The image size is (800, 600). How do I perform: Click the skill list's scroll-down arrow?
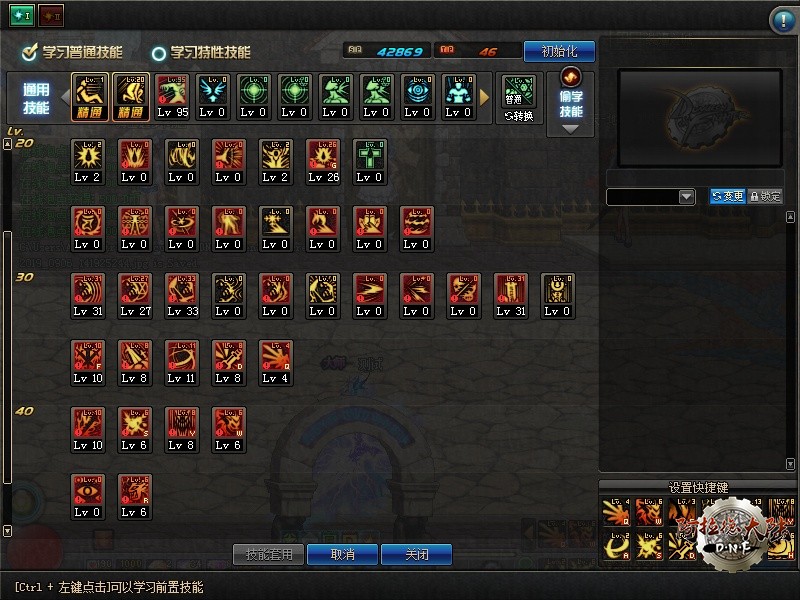(8, 531)
